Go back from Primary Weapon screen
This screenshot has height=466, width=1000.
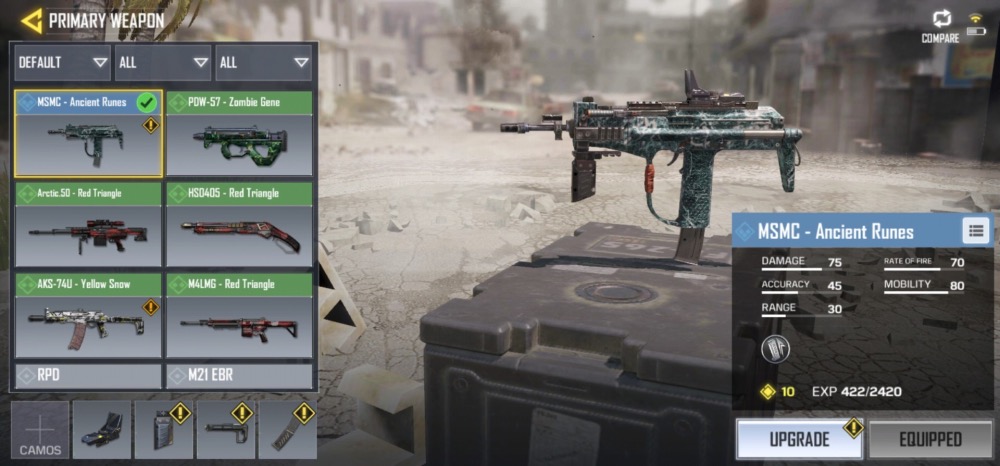[x=31, y=19]
